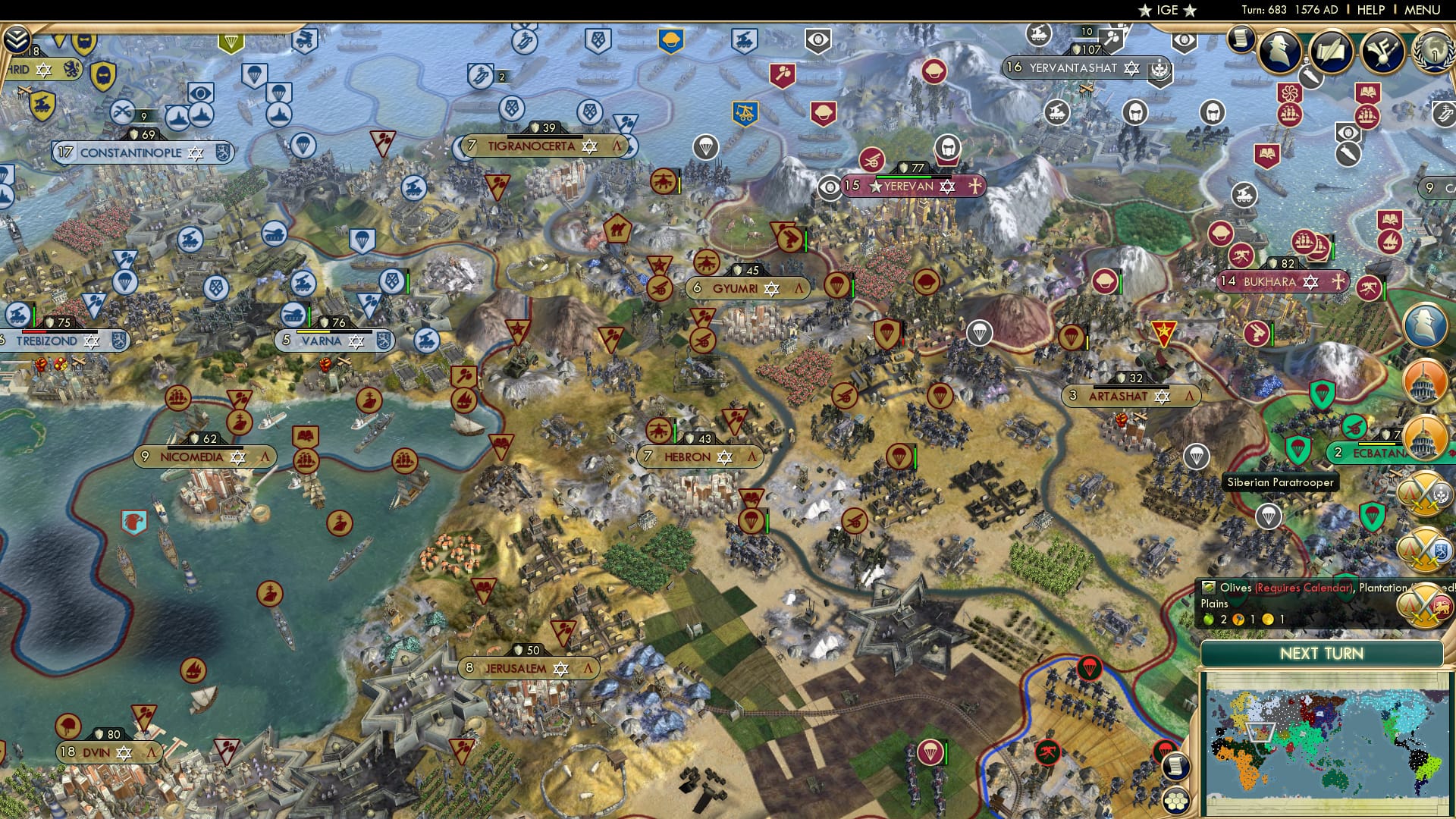Image resolution: width=1456 pixels, height=819 pixels.
Task: Open the MENU at top right
Action: (1423, 9)
